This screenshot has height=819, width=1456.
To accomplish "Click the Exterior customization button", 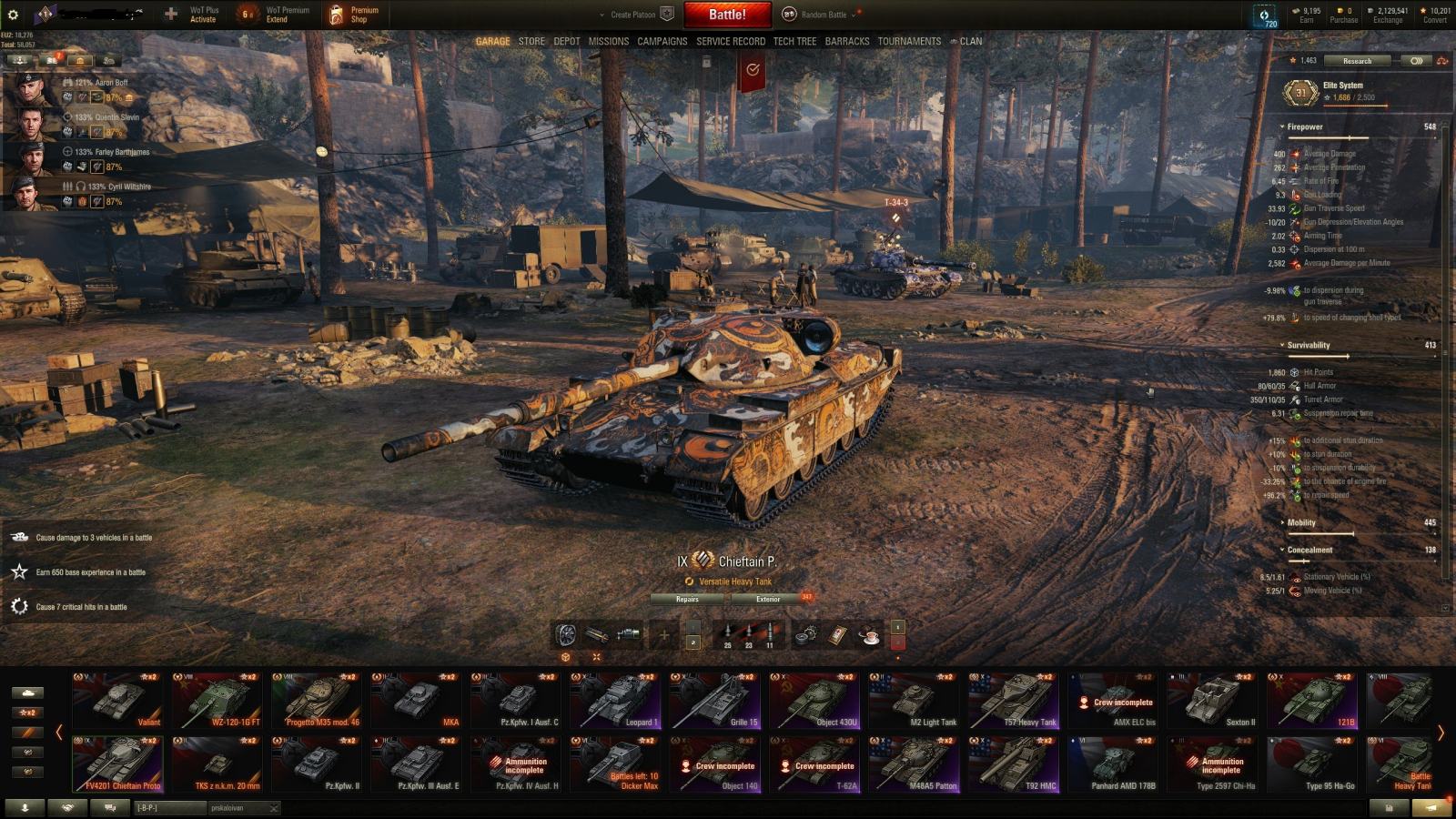I will (x=769, y=600).
